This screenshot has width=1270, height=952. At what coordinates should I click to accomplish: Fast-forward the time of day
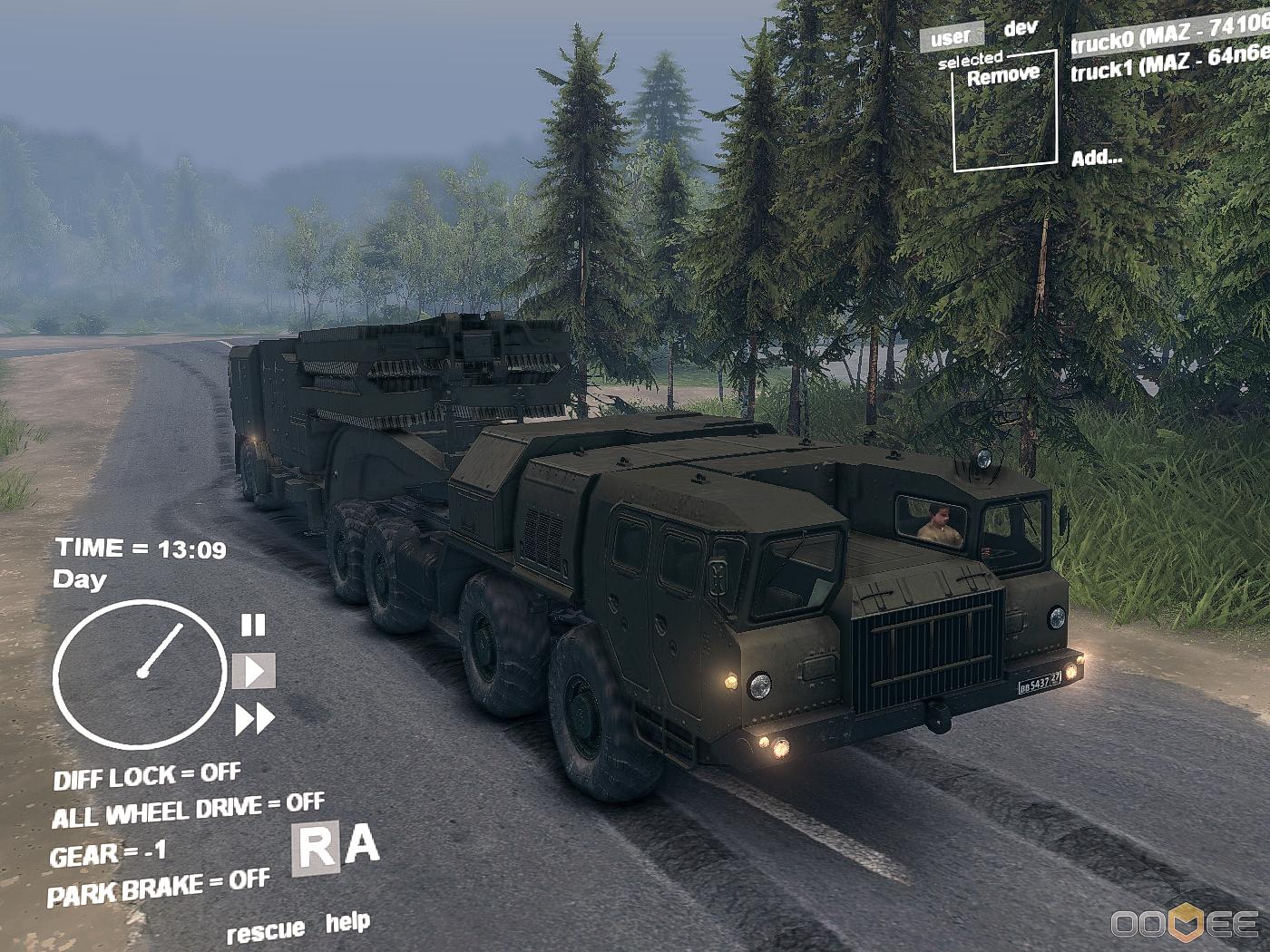point(255,719)
